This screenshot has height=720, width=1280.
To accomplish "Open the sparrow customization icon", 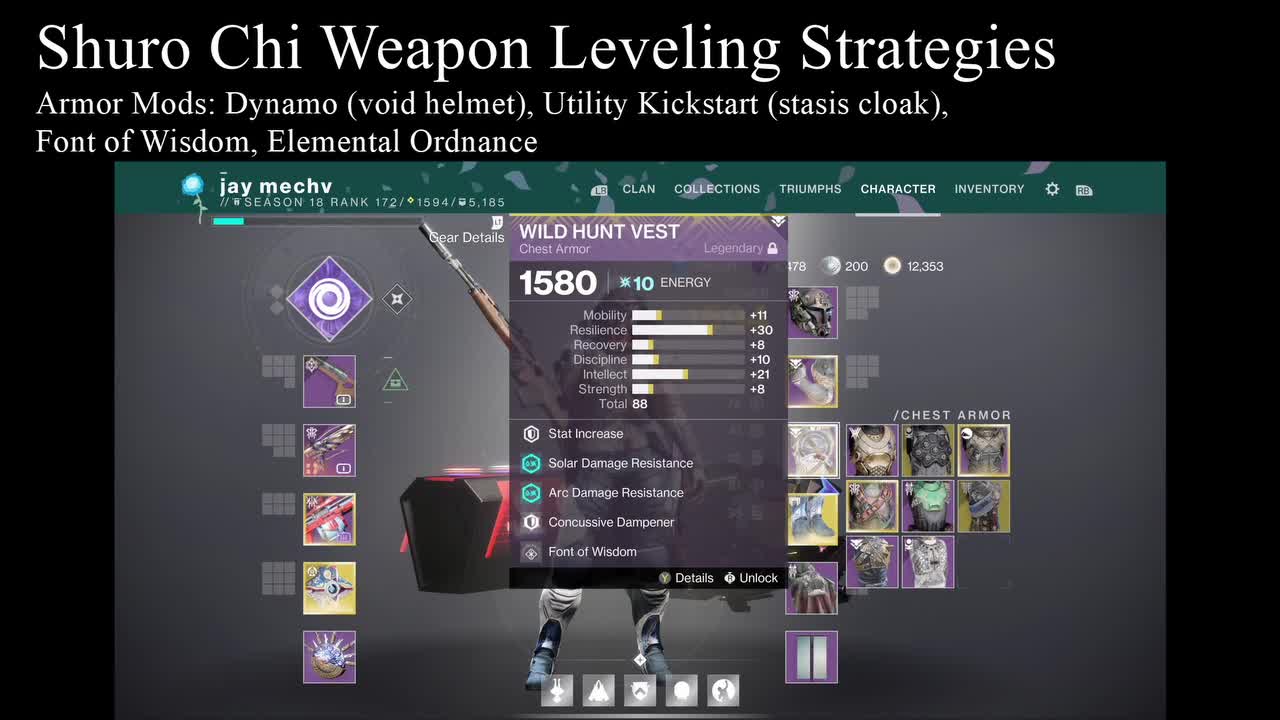I will [x=556, y=690].
